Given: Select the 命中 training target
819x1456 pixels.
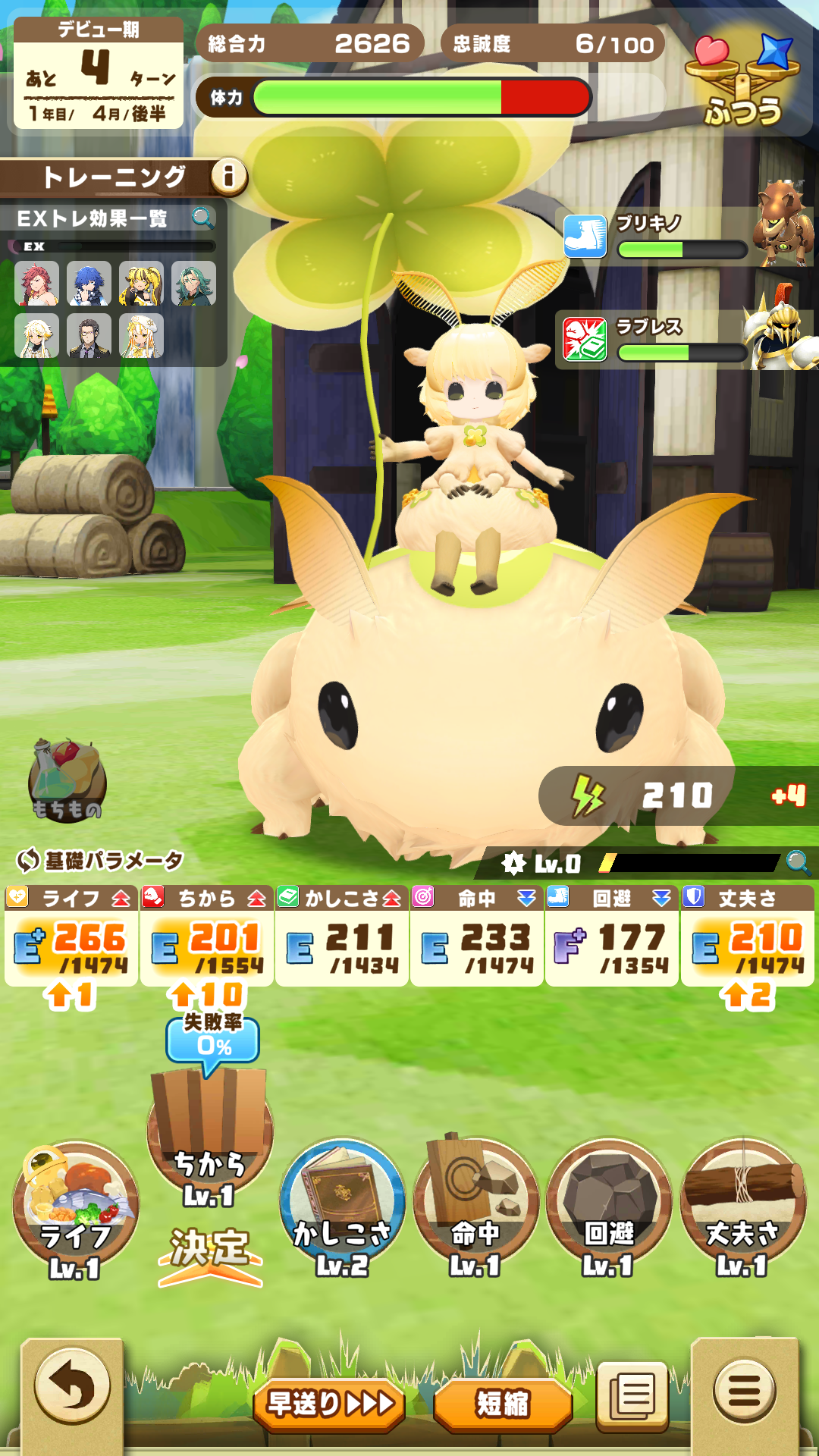Looking at the screenshot, I should 475,1206.
